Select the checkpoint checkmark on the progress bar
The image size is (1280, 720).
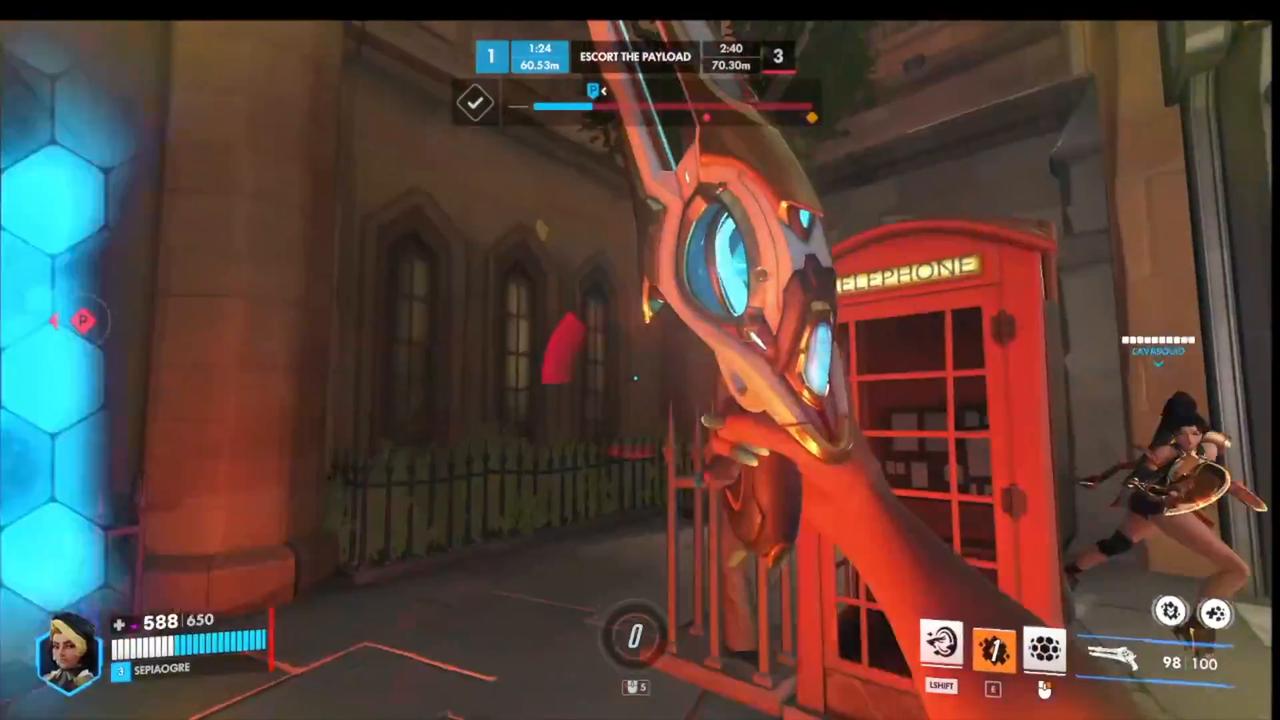pos(476,103)
